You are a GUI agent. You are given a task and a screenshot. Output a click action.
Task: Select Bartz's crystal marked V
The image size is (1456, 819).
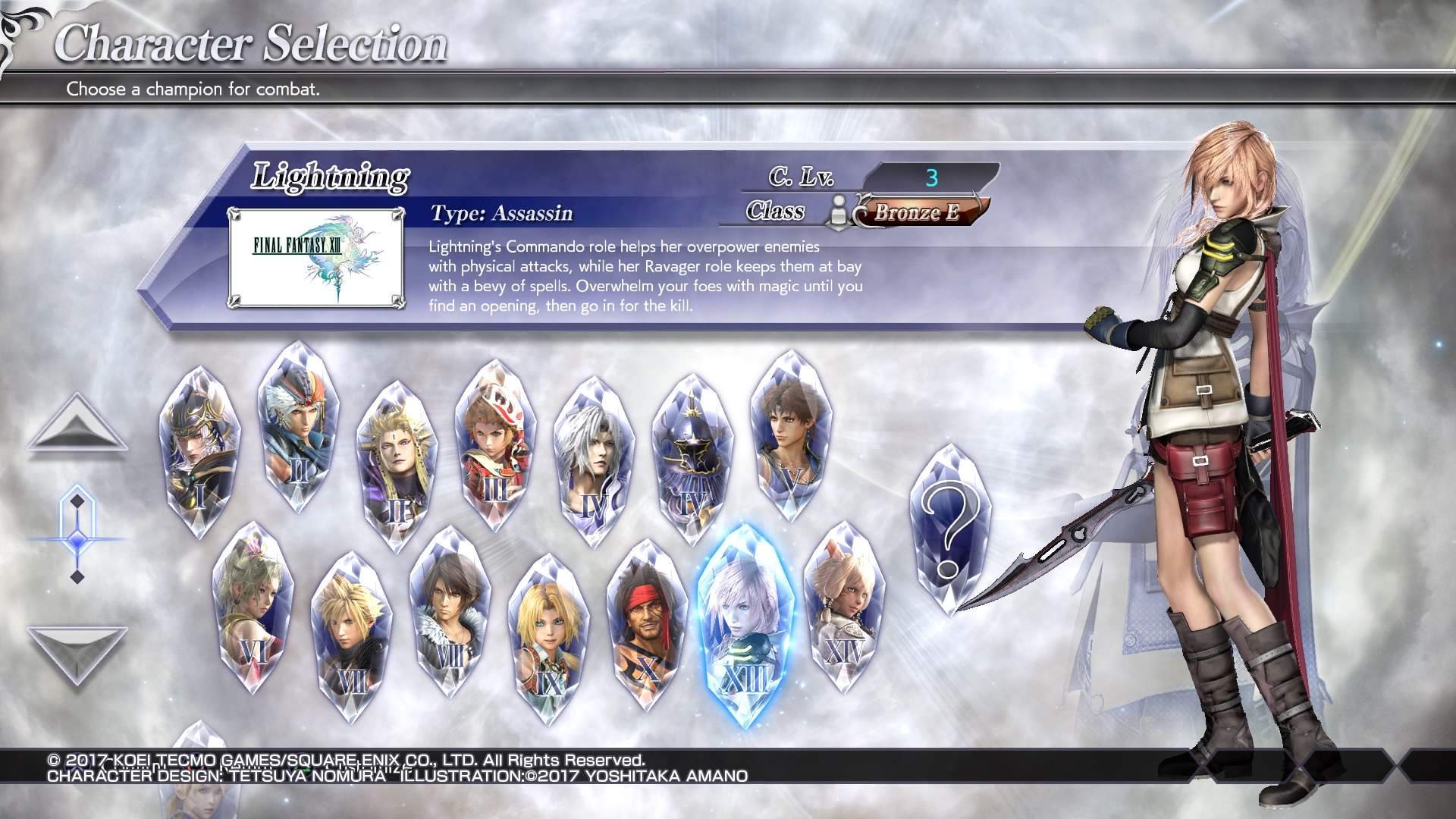pyautogui.click(x=790, y=436)
